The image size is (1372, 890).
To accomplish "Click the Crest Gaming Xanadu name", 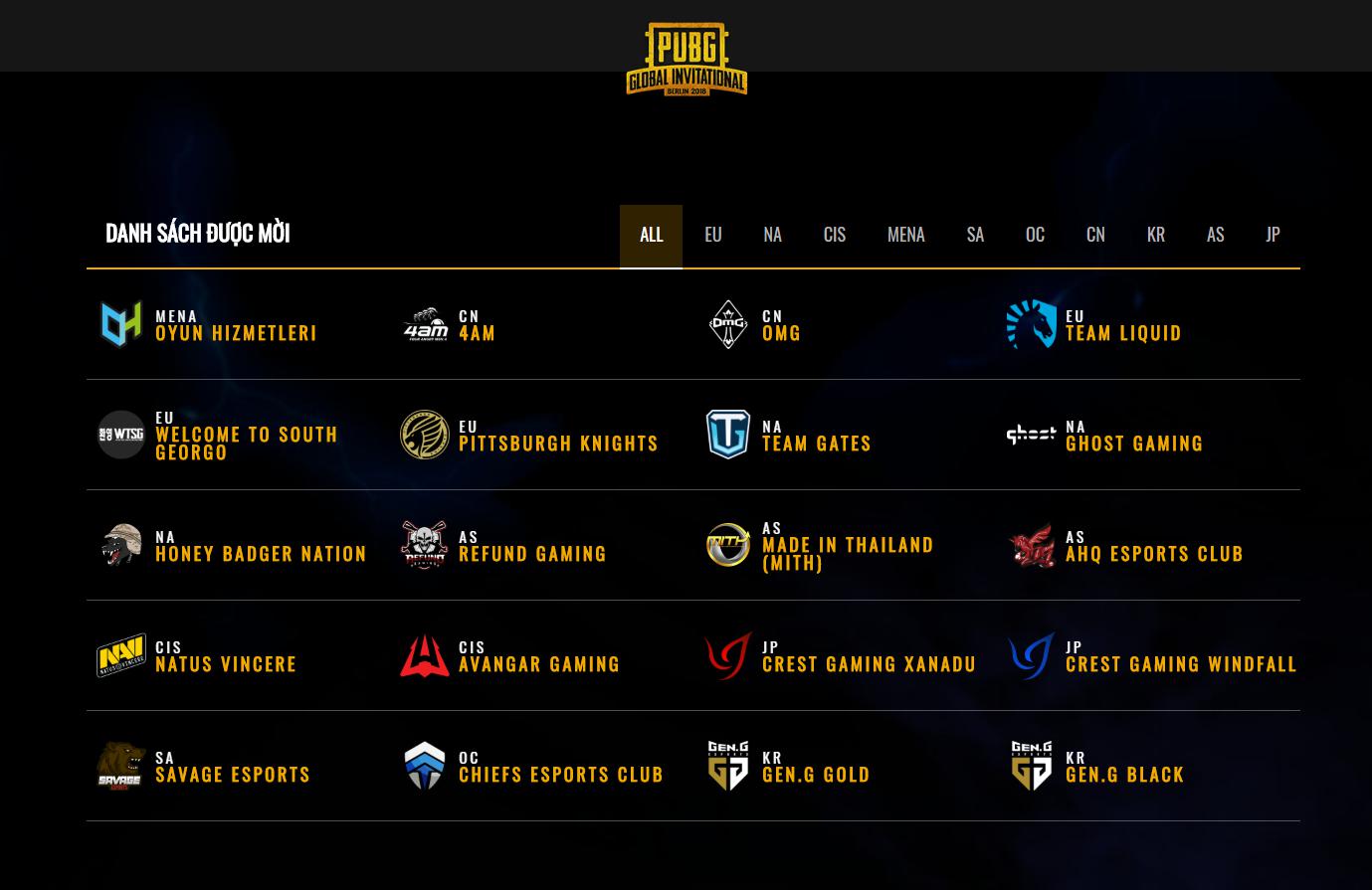I will point(870,664).
